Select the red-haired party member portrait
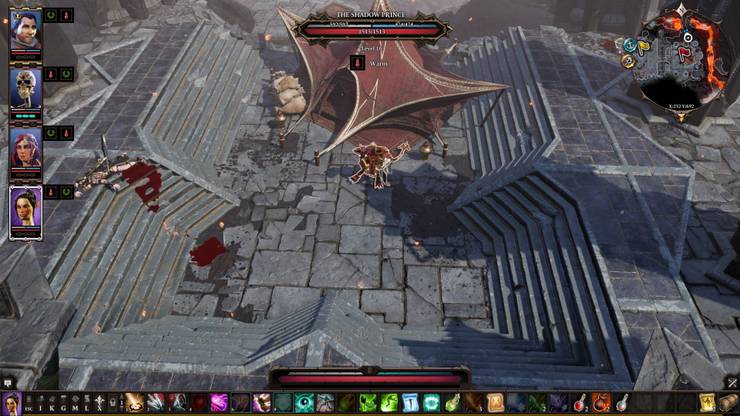Viewport: 740px width, 416px height. 25,145
